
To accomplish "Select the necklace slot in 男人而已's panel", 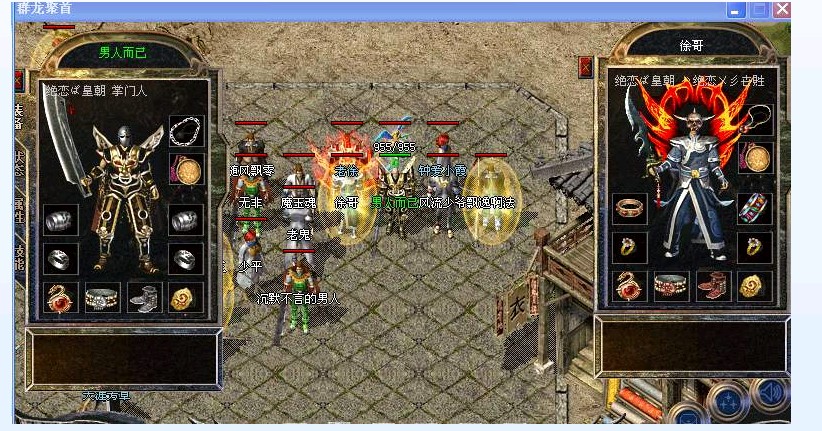I will pos(186,131).
